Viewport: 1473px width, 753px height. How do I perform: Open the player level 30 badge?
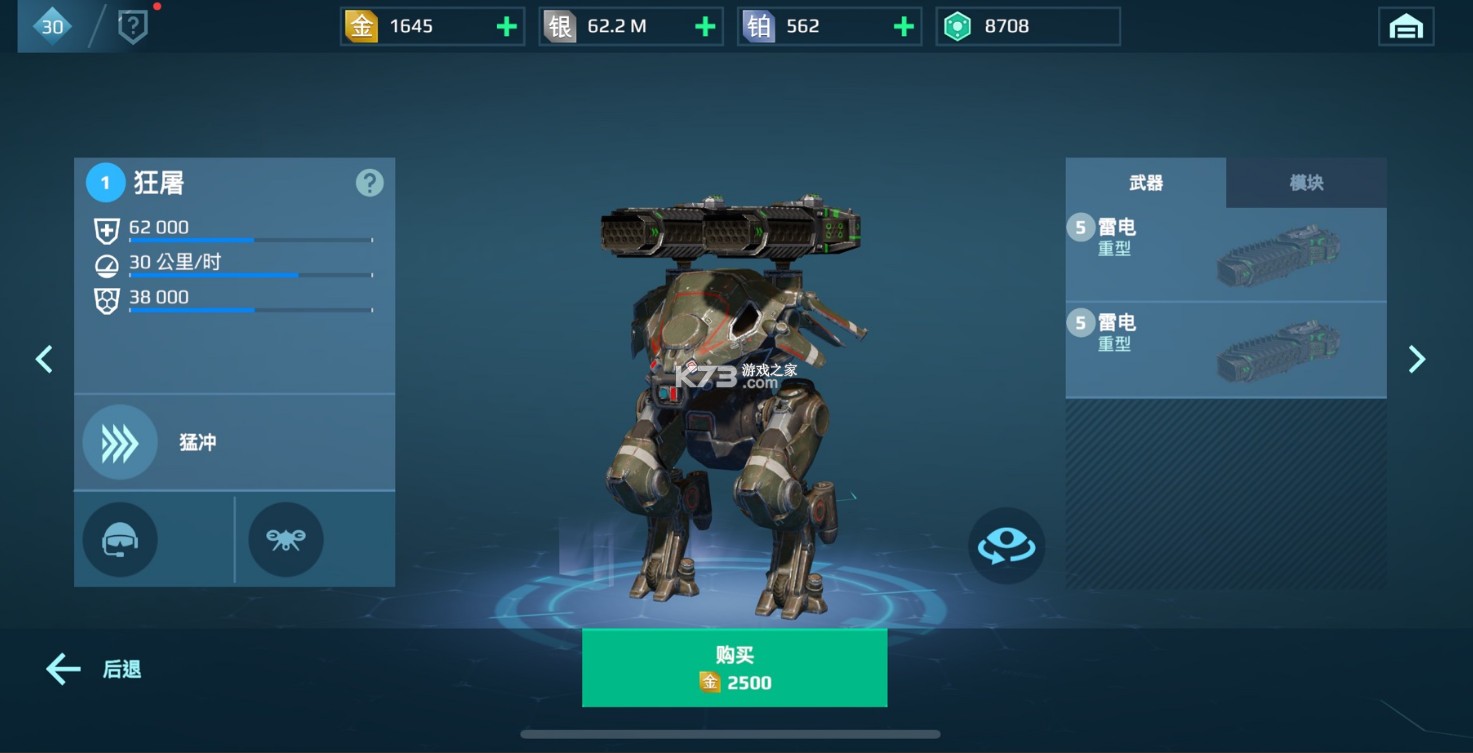click(52, 27)
